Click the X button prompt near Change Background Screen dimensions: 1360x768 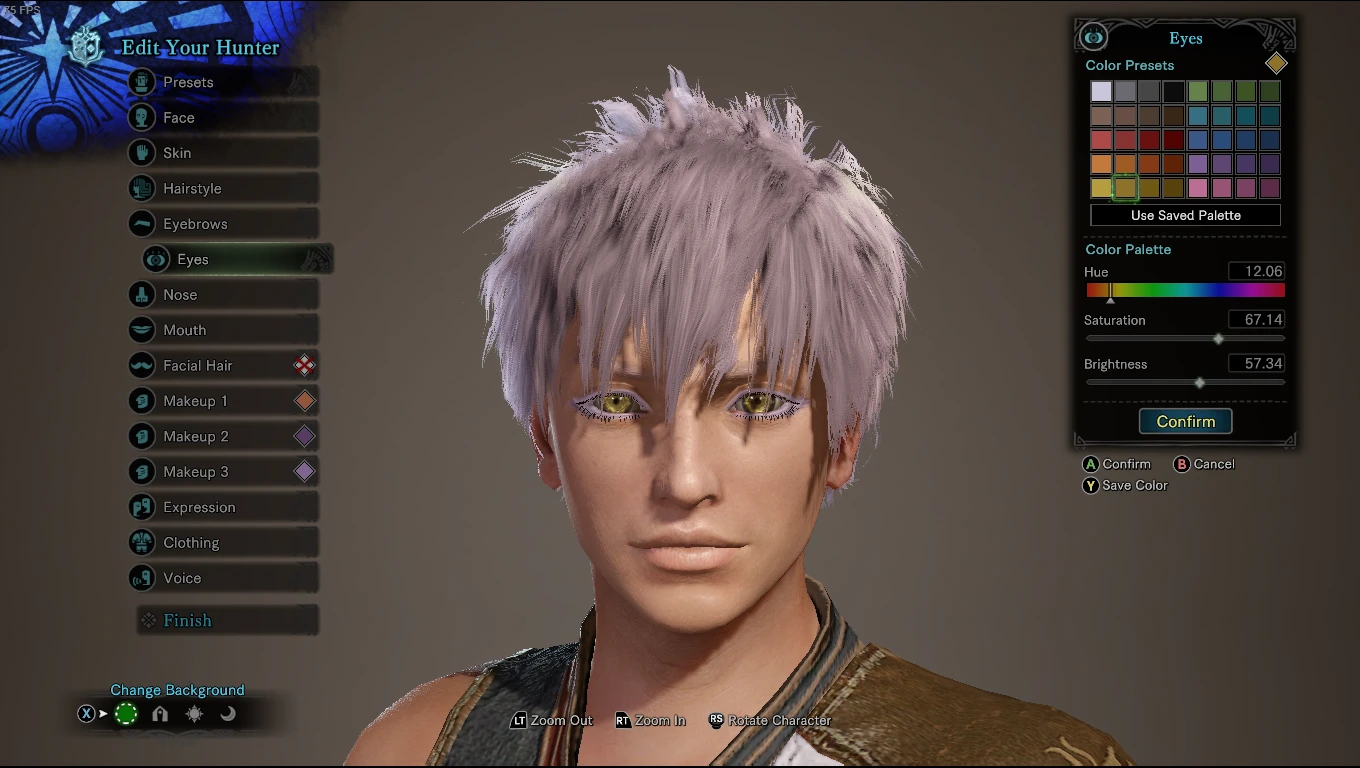(86, 714)
